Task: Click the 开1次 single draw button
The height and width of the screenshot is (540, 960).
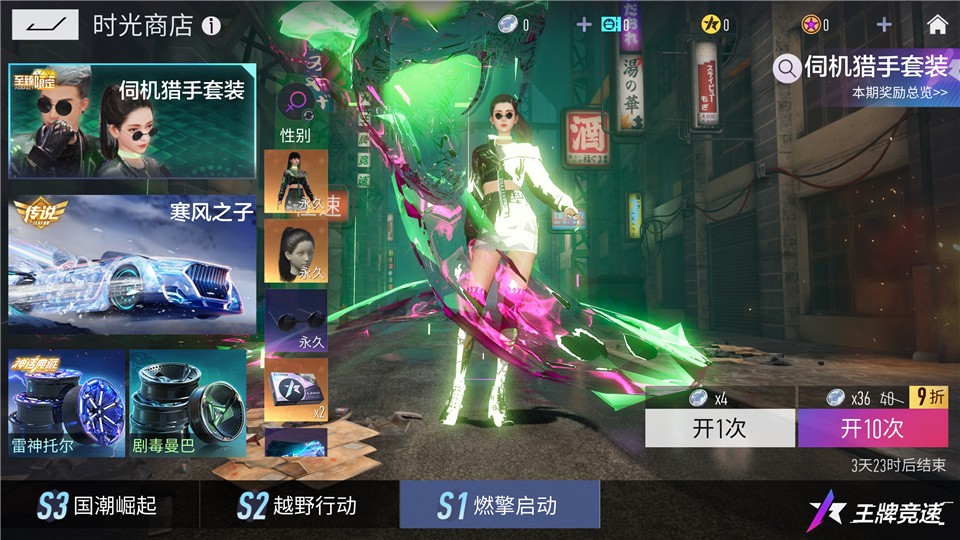Action: [719, 429]
